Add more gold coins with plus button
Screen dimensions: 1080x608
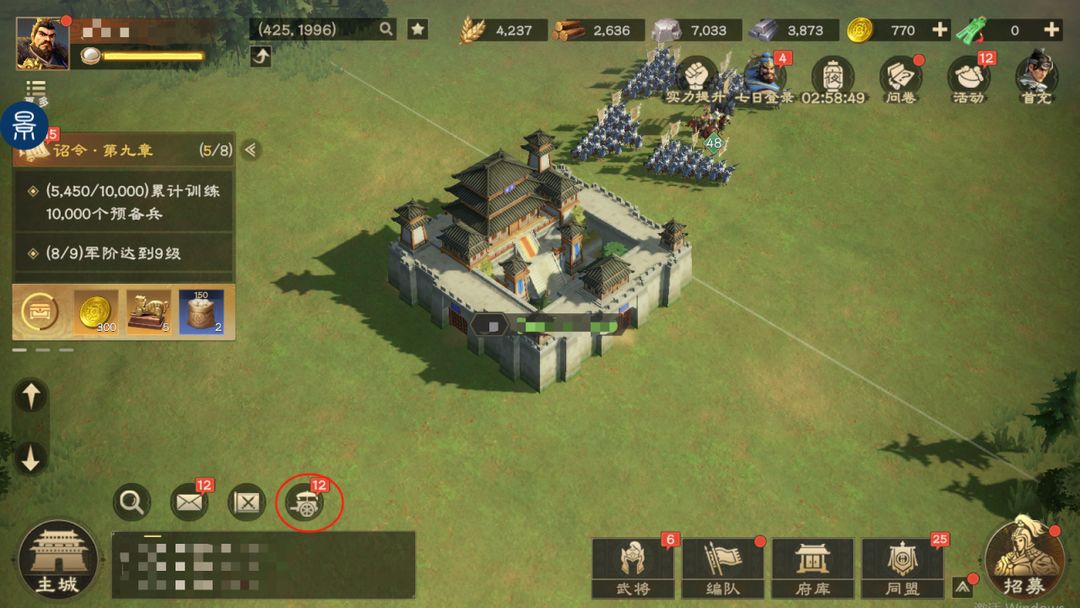(939, 30)
